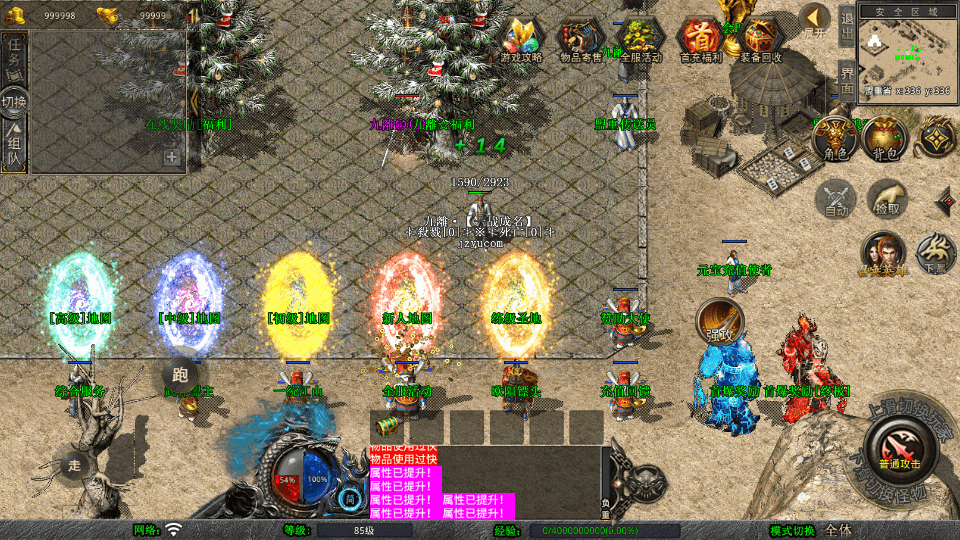Activate the 召唤英雄 summon hero button
The width and height of the screenshot is (960, 540).
click(882, 254)
